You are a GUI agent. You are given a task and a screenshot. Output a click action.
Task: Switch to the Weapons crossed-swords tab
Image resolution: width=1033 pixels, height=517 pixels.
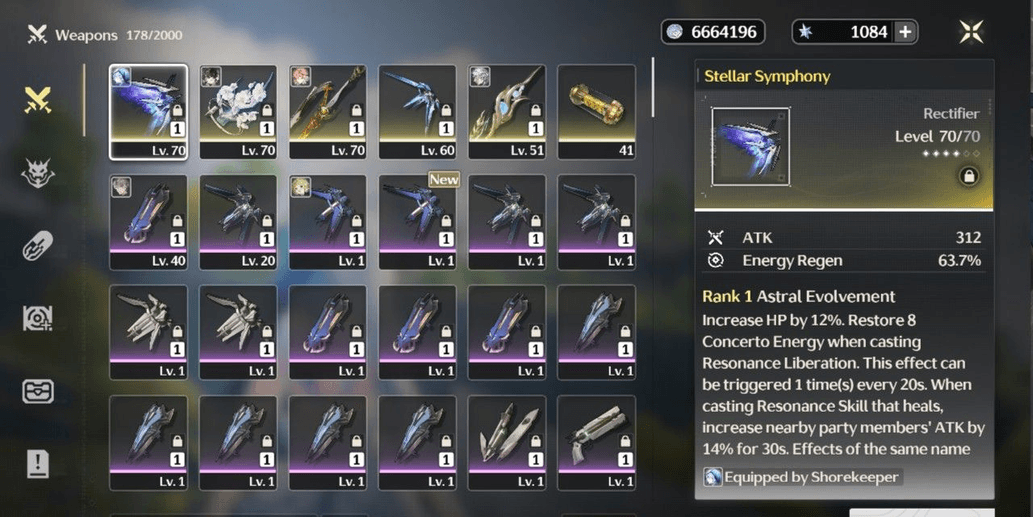tap(38, 100)
